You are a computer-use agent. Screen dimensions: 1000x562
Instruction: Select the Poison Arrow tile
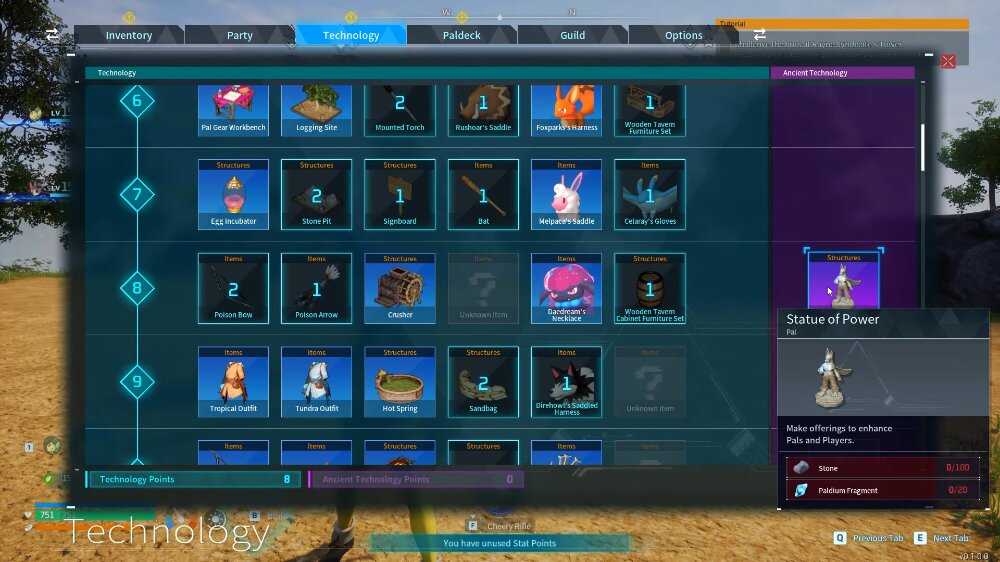(x=316, y=288)
